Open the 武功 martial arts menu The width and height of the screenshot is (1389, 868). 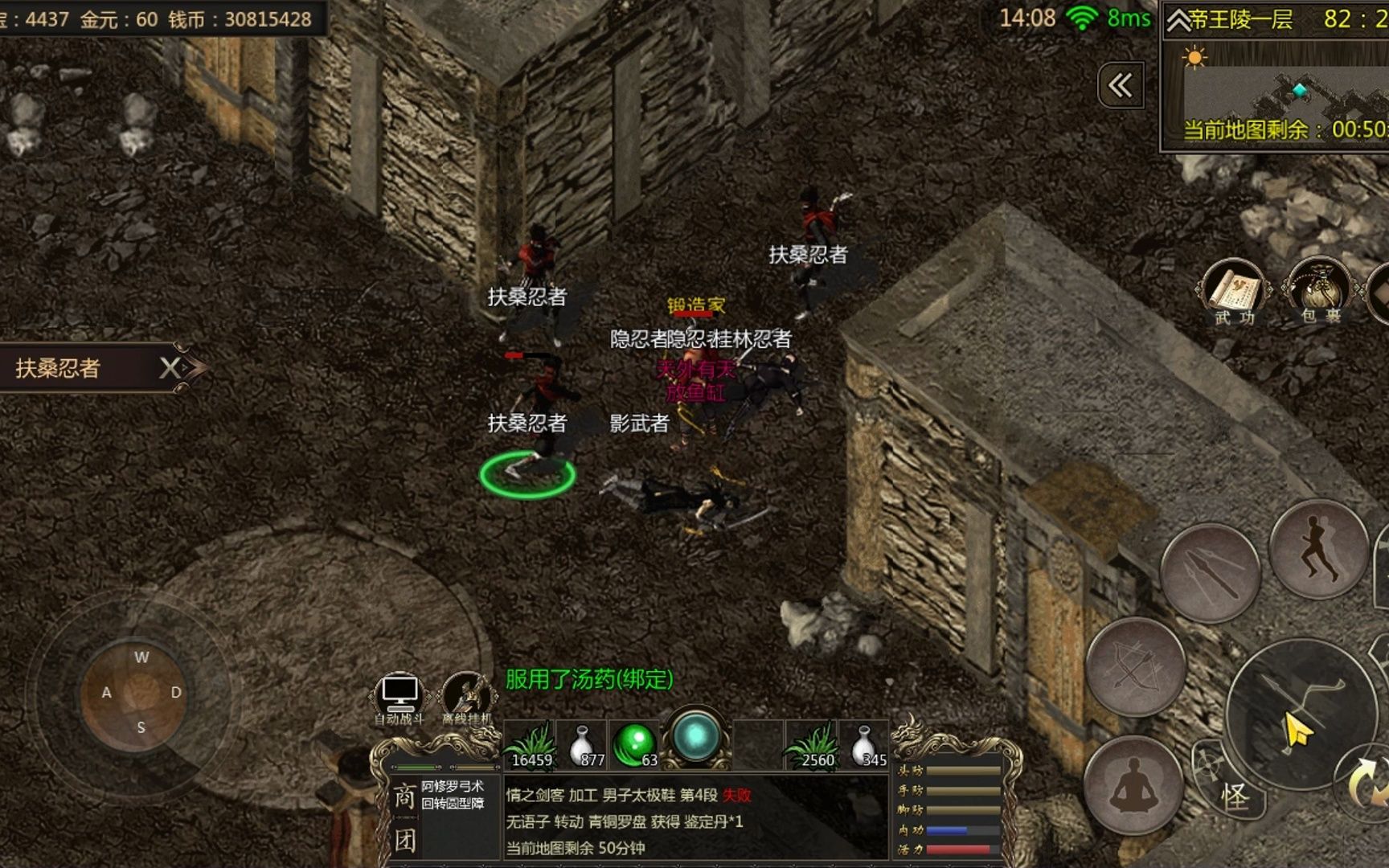[1235, 293]
